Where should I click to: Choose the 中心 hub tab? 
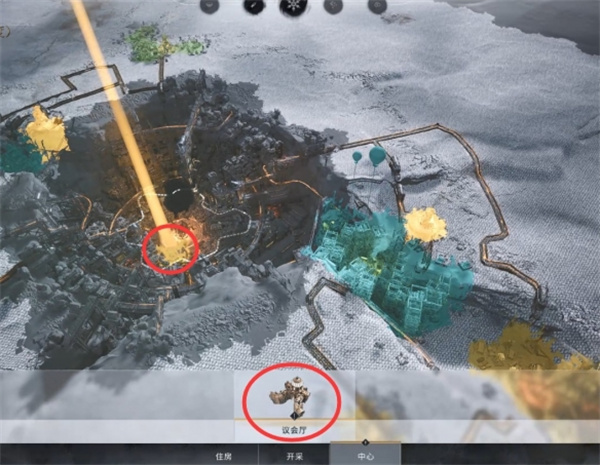365,456
